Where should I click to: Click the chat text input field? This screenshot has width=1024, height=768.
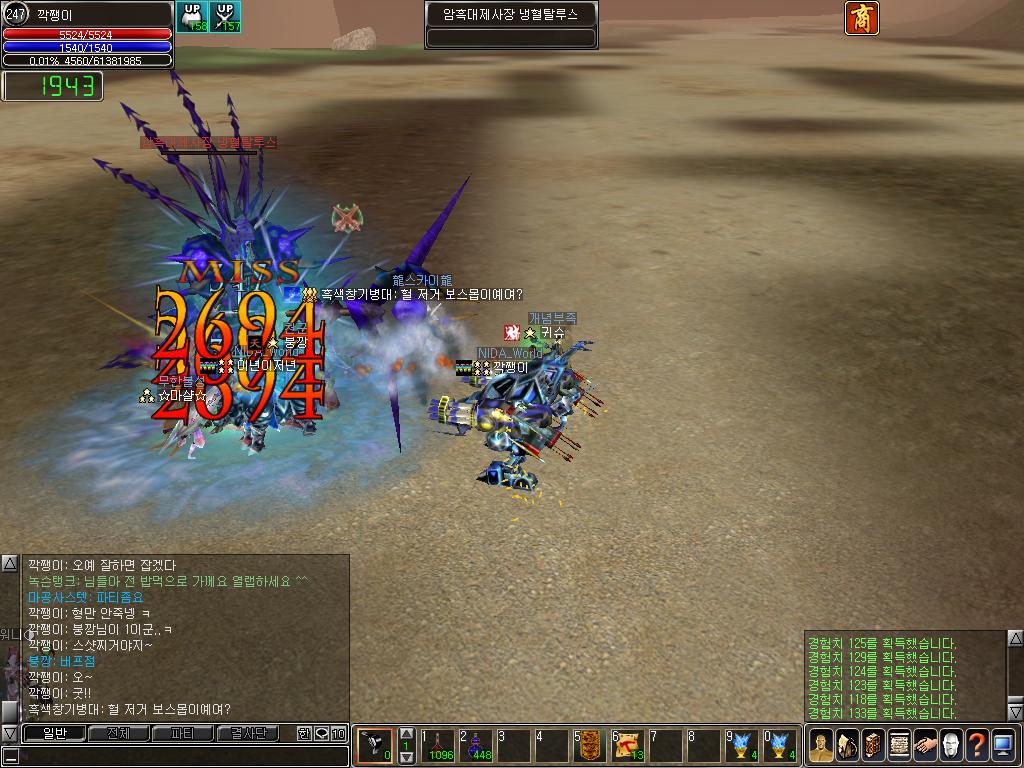click(x=180, y=756)
